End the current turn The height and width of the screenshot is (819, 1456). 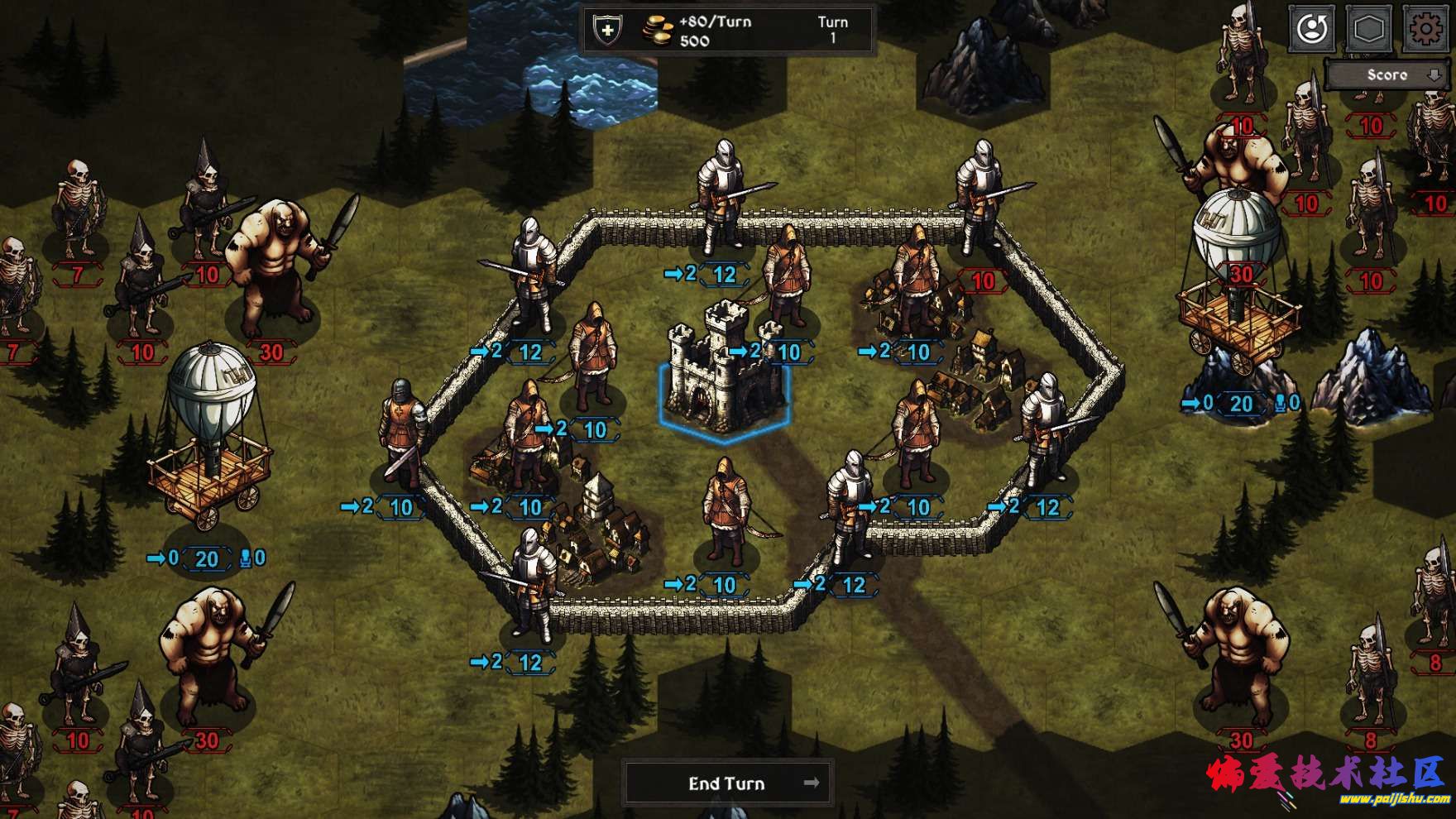pyautogui.click(x=726, y=783)
